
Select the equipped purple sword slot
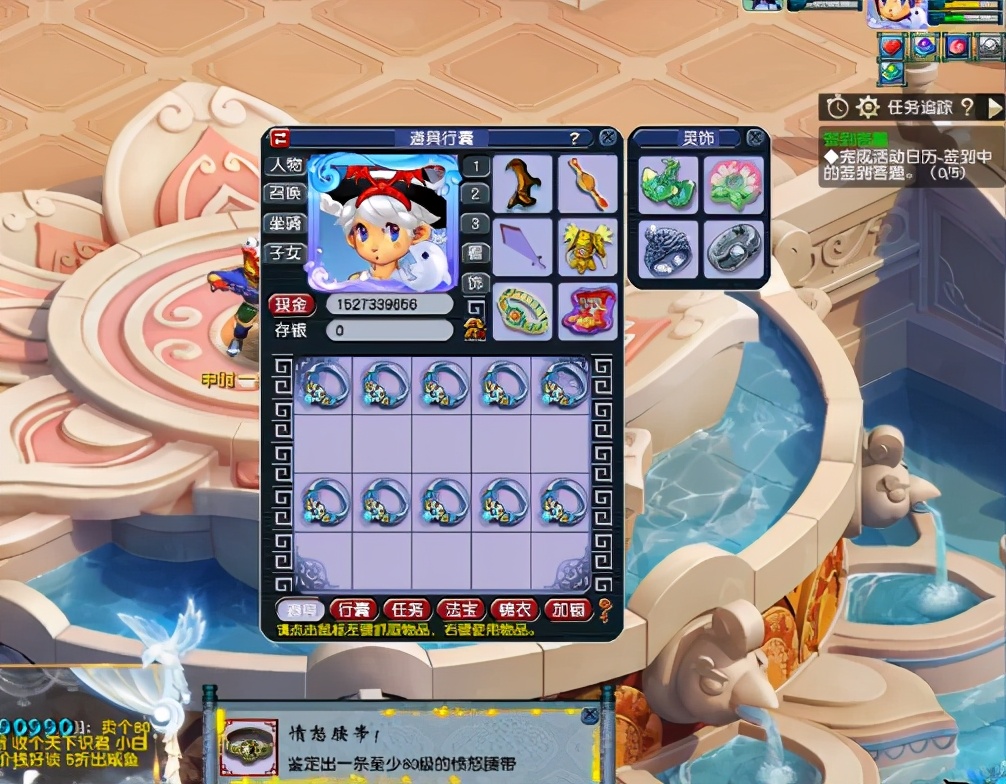tap(521, 246)
